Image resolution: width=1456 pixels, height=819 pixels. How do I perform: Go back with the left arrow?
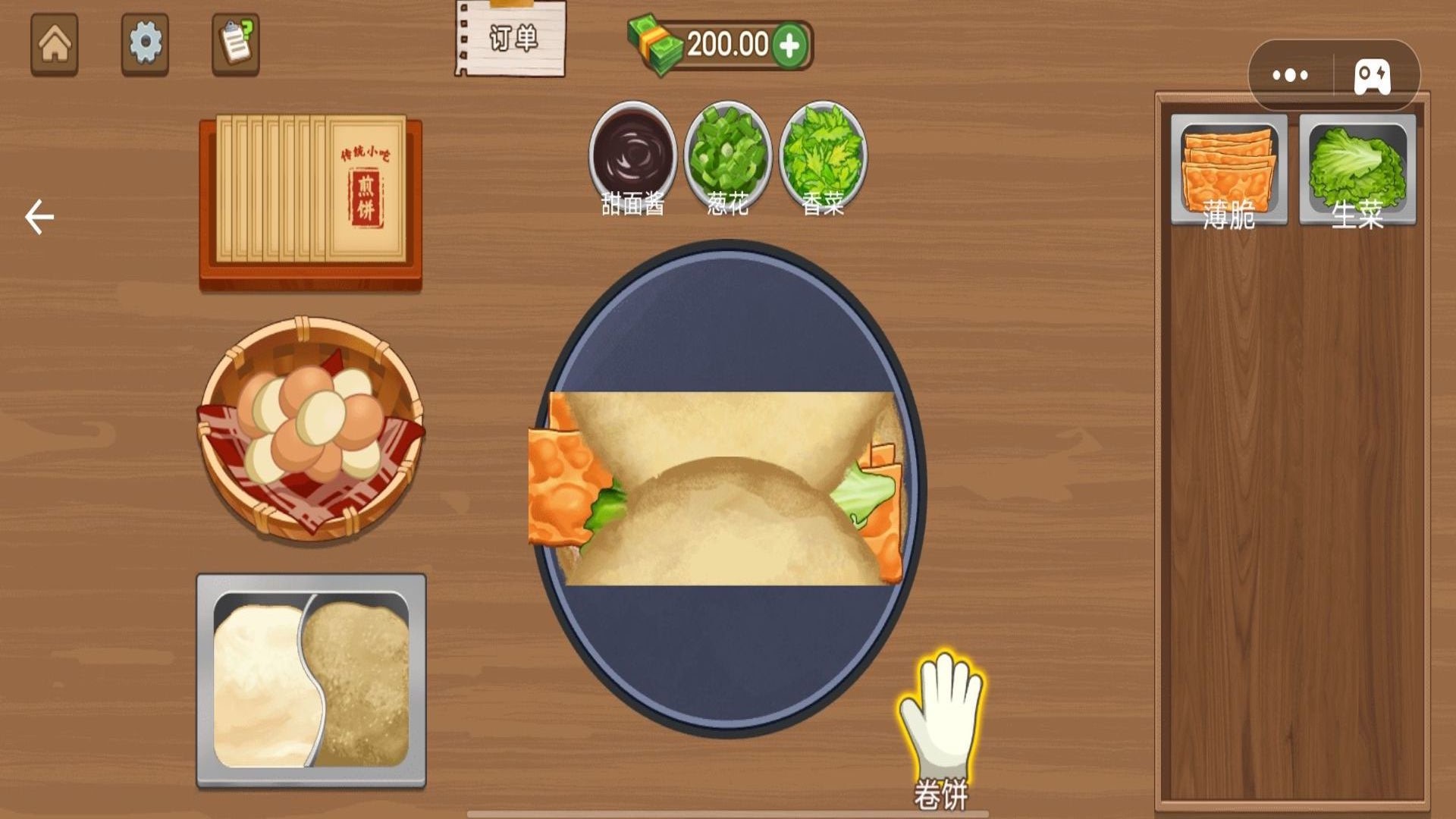pos(39,218)
